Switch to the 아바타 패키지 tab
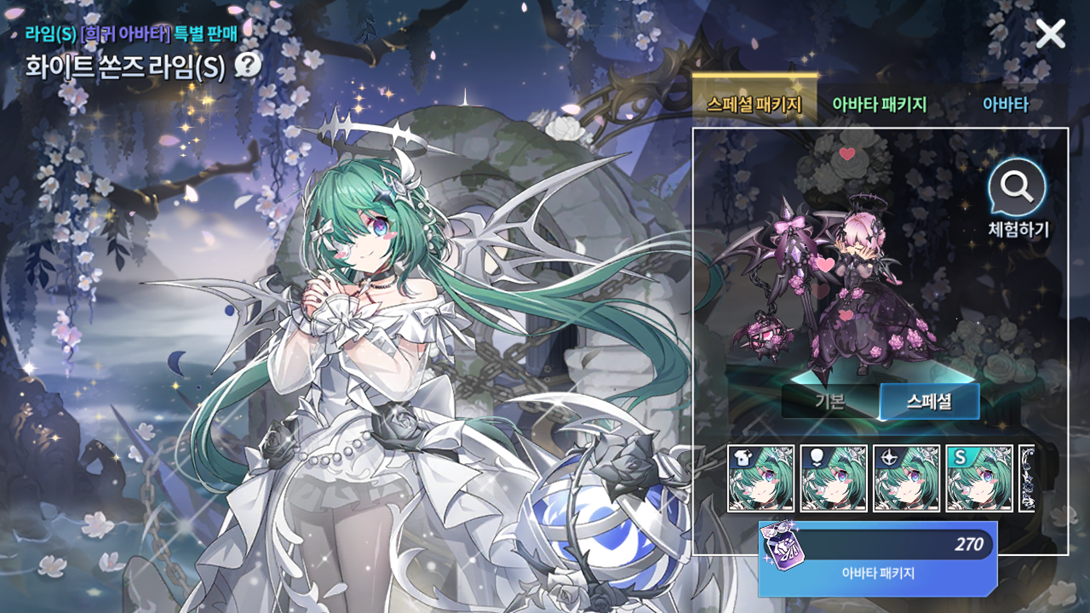 tap(879, 104)
